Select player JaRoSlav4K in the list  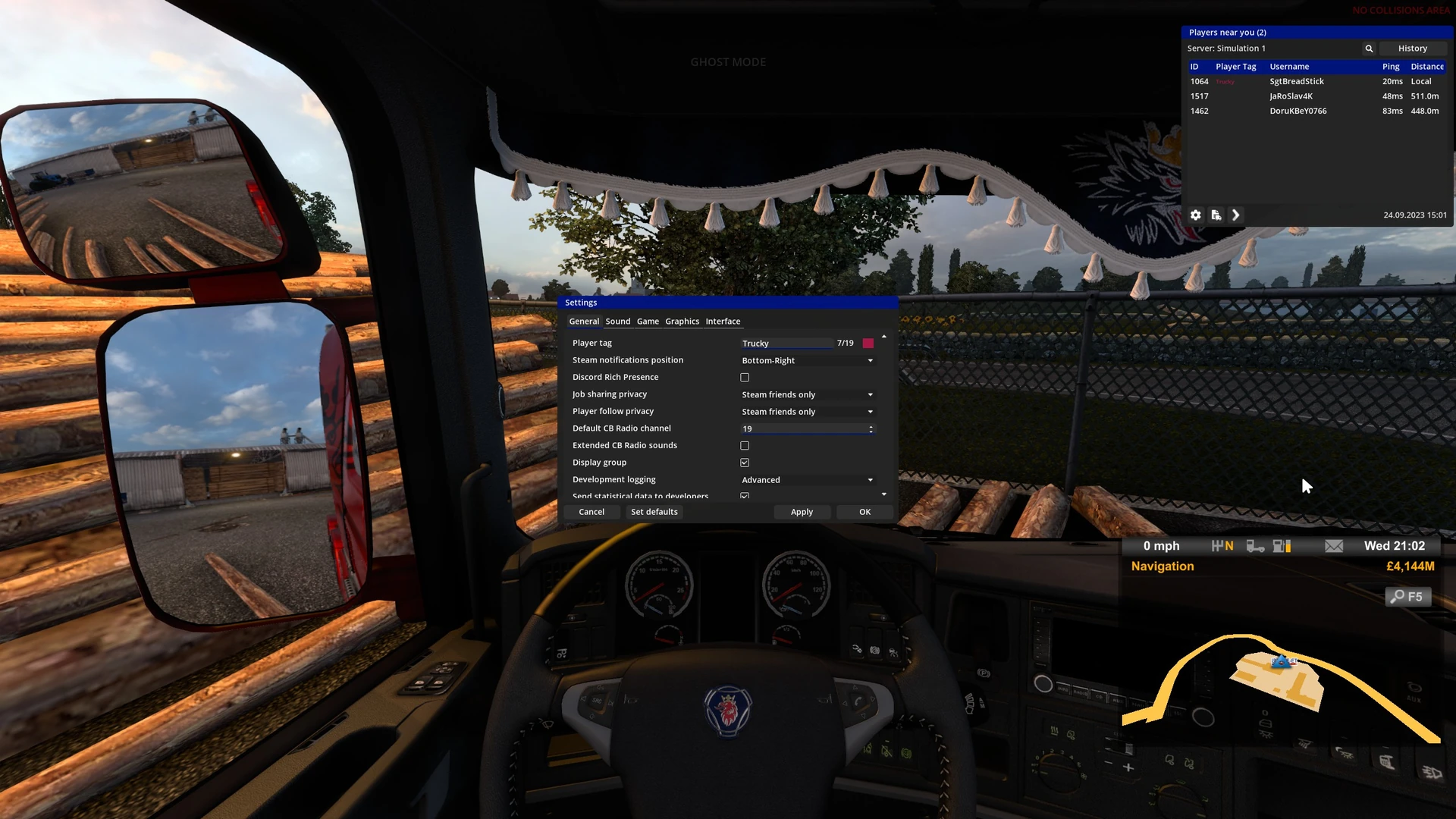[1291, 96]
